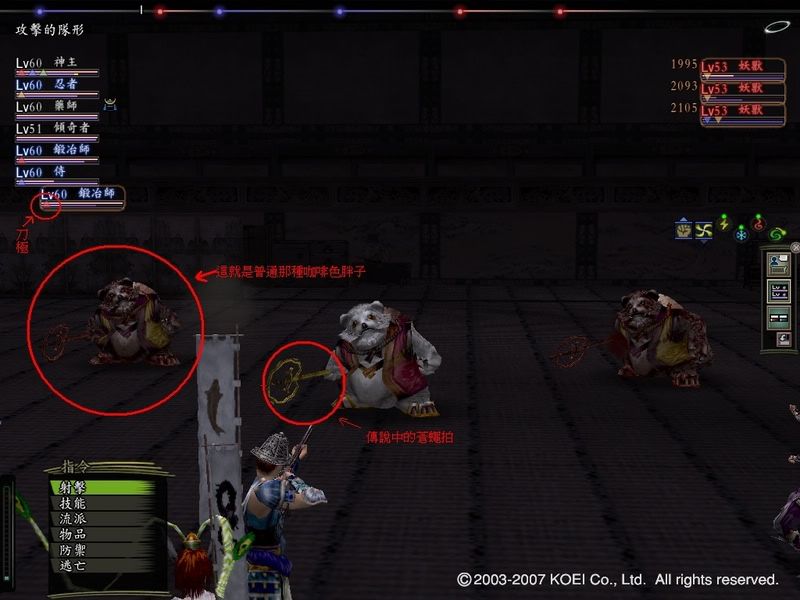Viewport: 800px width, 600px height.
Task: Select the Lv60 忍者 party member
Action: tap(57, 85)
